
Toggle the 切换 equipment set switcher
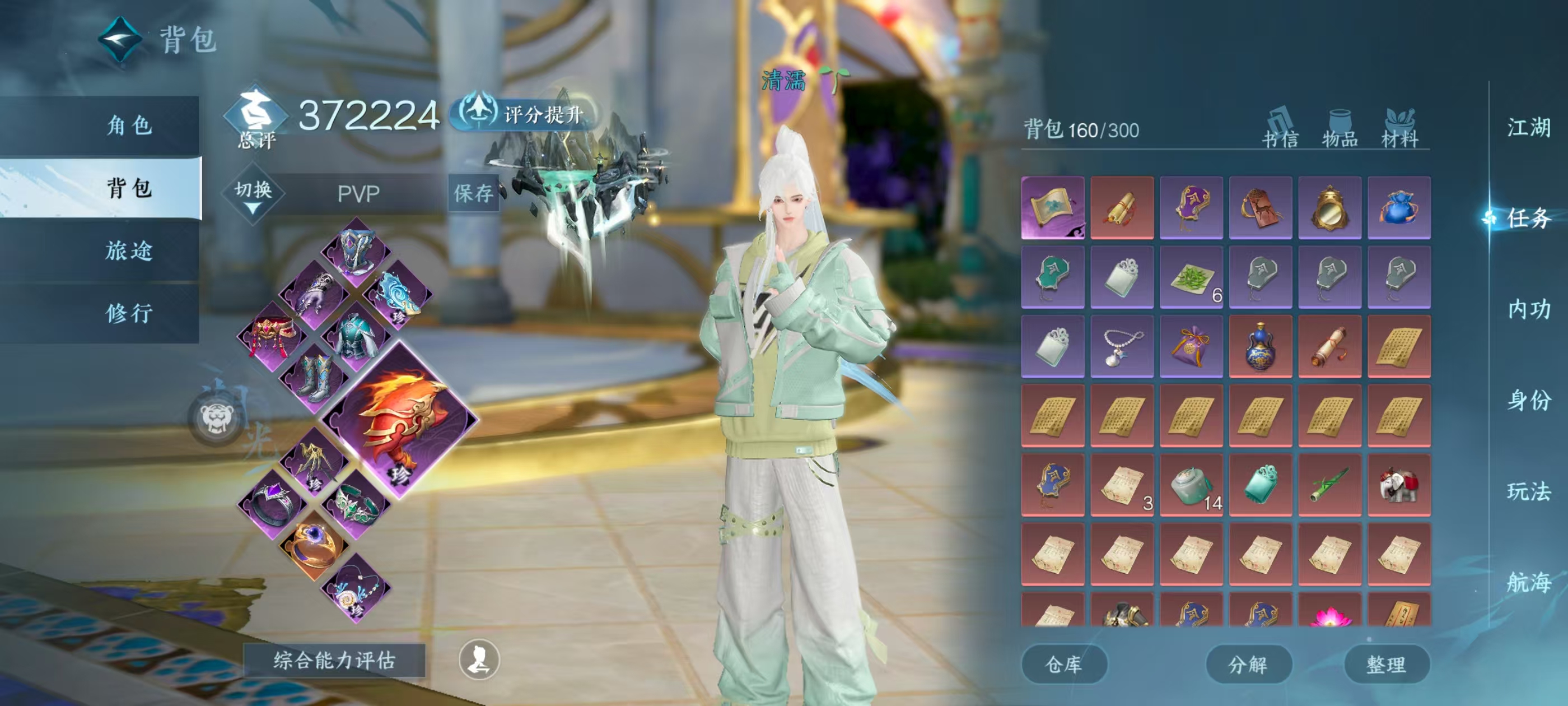pos(253,195)
